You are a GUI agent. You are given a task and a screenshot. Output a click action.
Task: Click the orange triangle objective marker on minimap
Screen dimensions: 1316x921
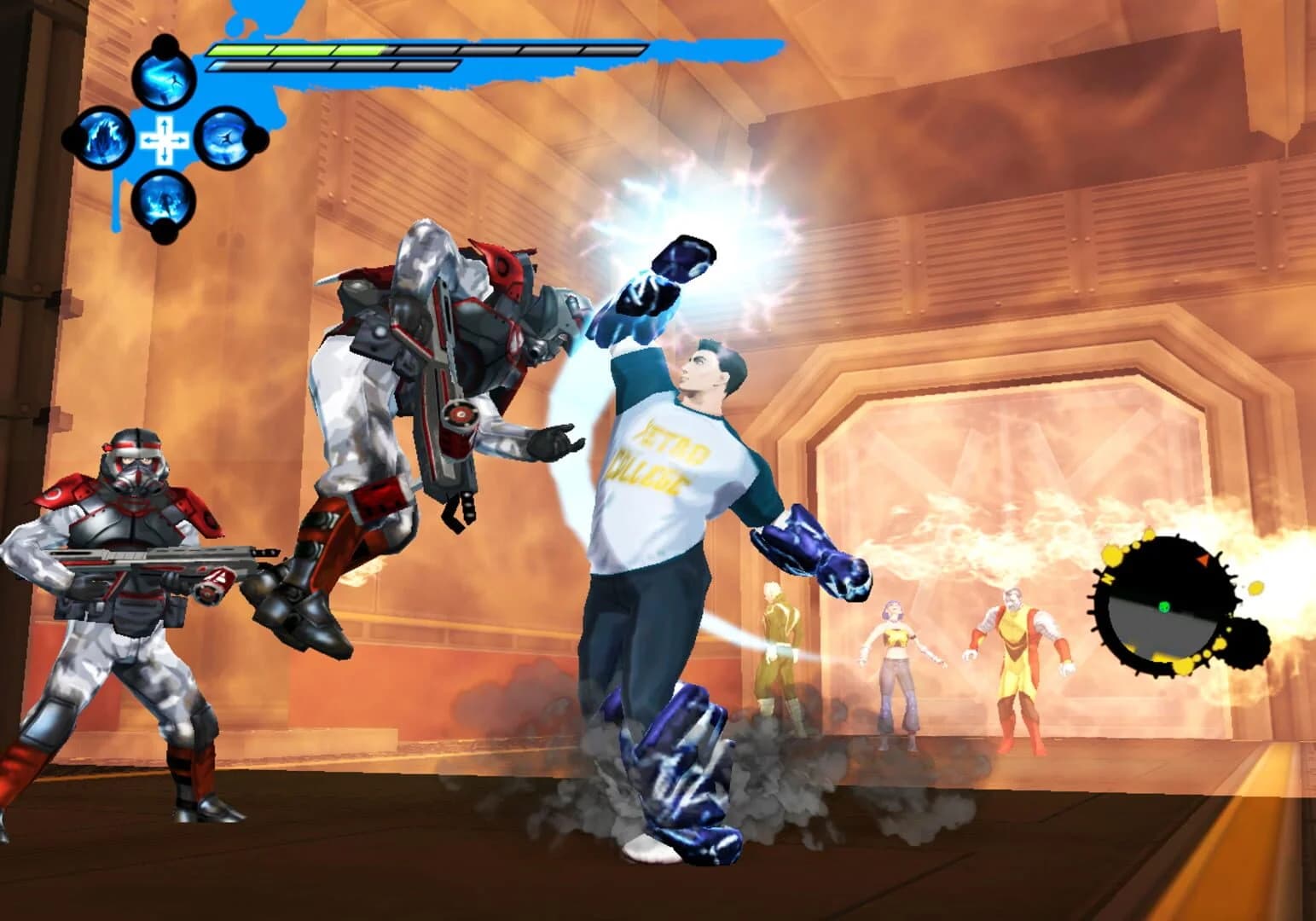1203,559
